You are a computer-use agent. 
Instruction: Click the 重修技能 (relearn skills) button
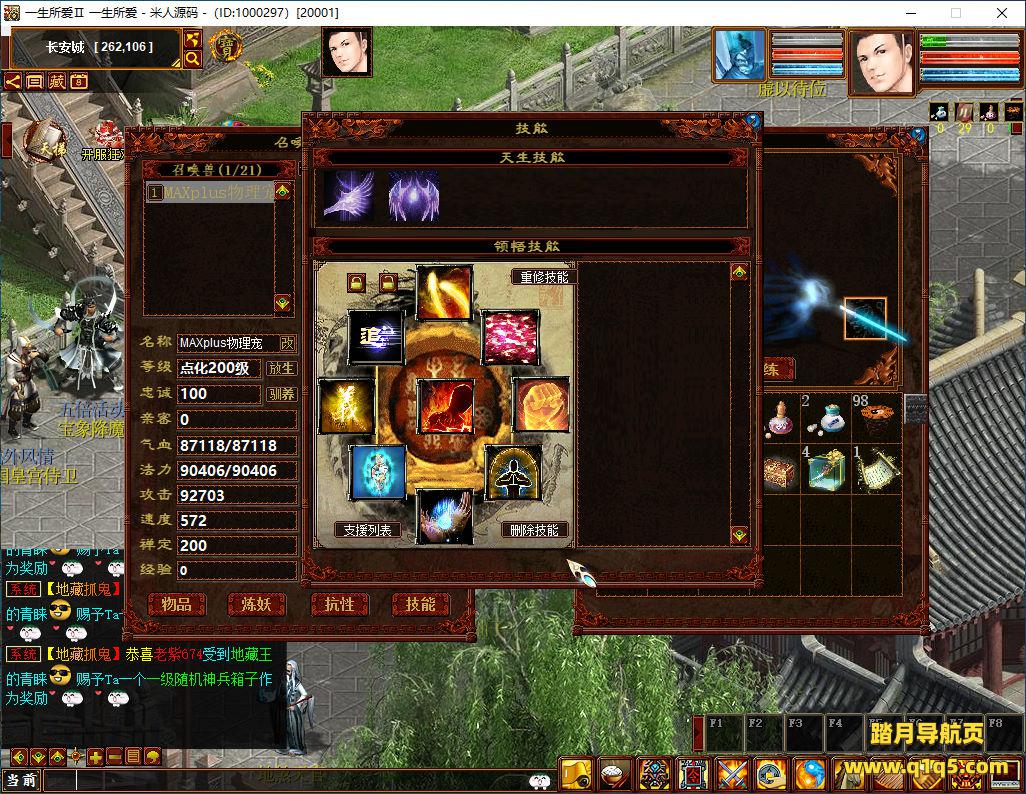click(x=544, y=277)
